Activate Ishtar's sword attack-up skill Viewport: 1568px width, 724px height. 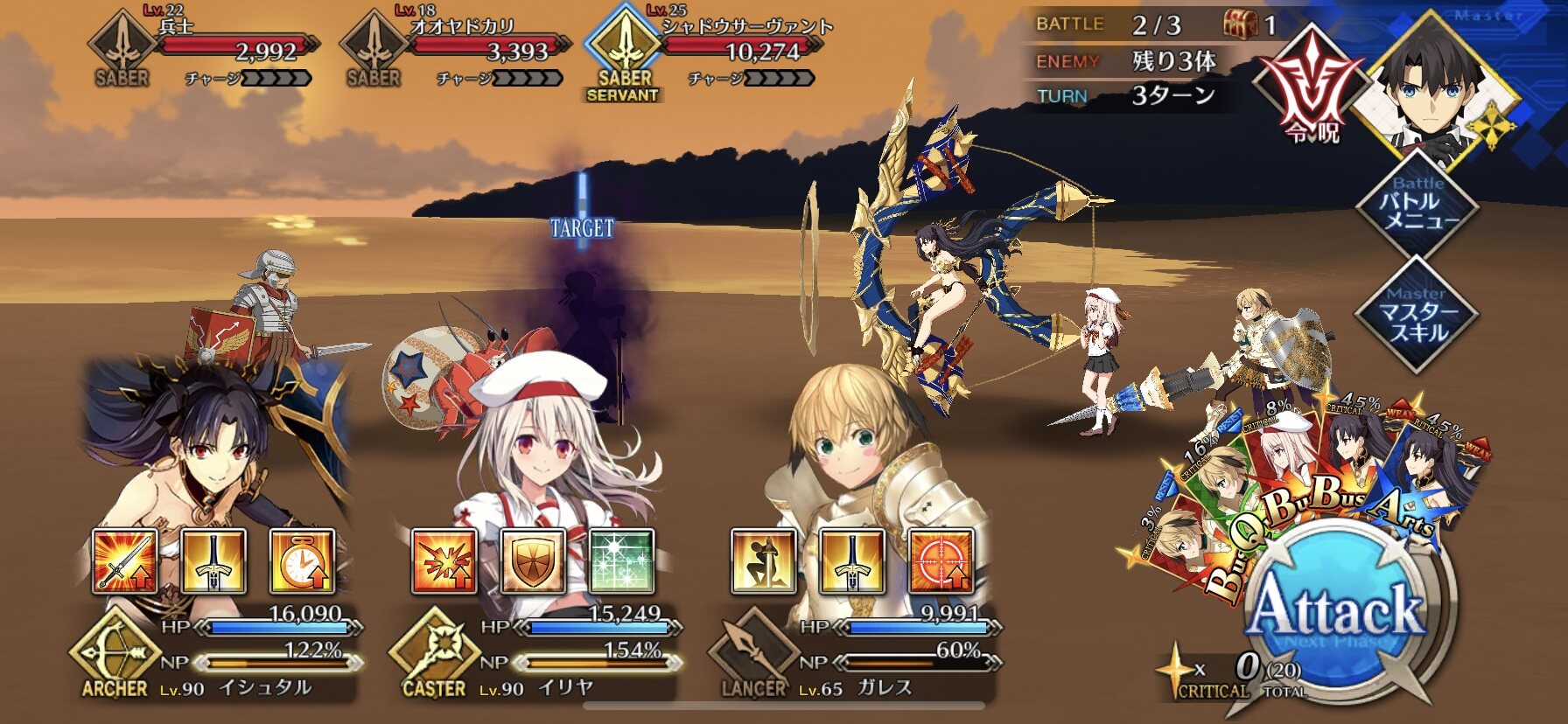click(x=125, y=561)
